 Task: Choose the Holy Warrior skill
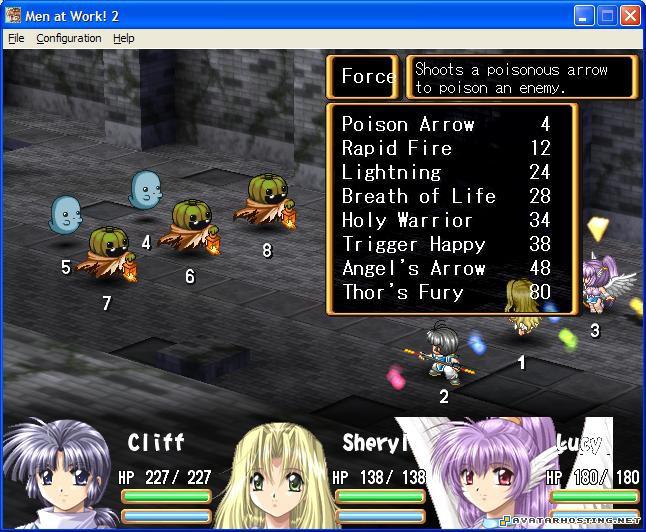click(407, 220)
